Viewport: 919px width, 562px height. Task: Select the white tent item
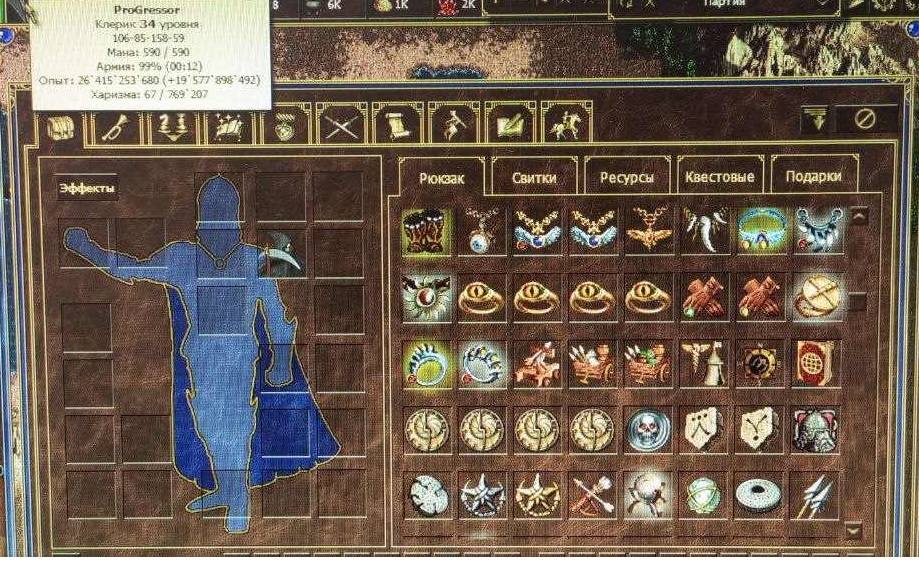click(x=706, y=364)
